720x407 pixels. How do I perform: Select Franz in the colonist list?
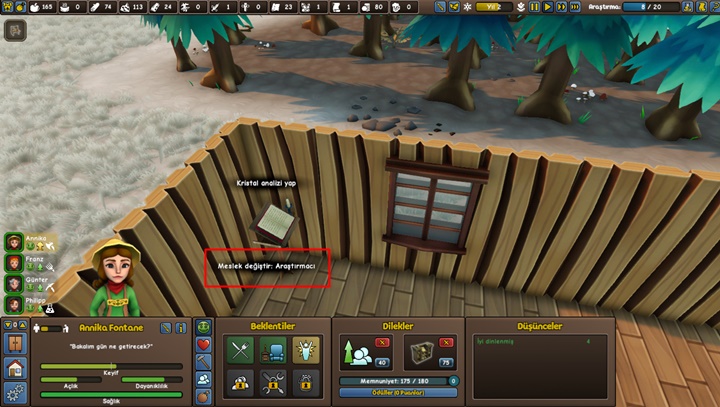(x=14, y=262)
